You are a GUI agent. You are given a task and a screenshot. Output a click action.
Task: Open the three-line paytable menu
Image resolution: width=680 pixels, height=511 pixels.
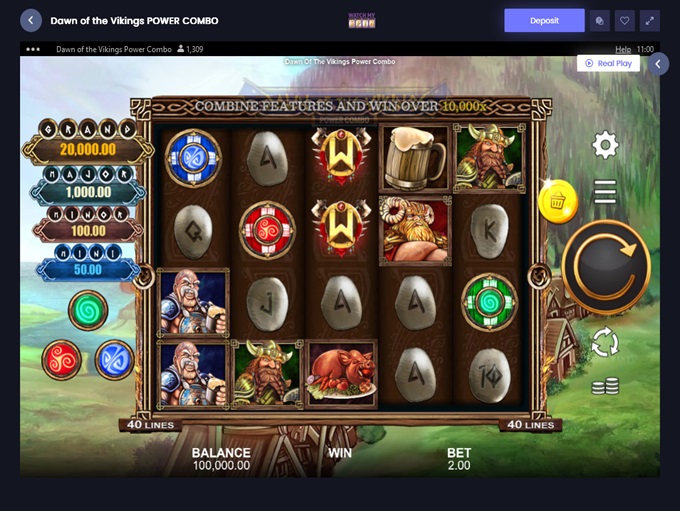[605, 191]
